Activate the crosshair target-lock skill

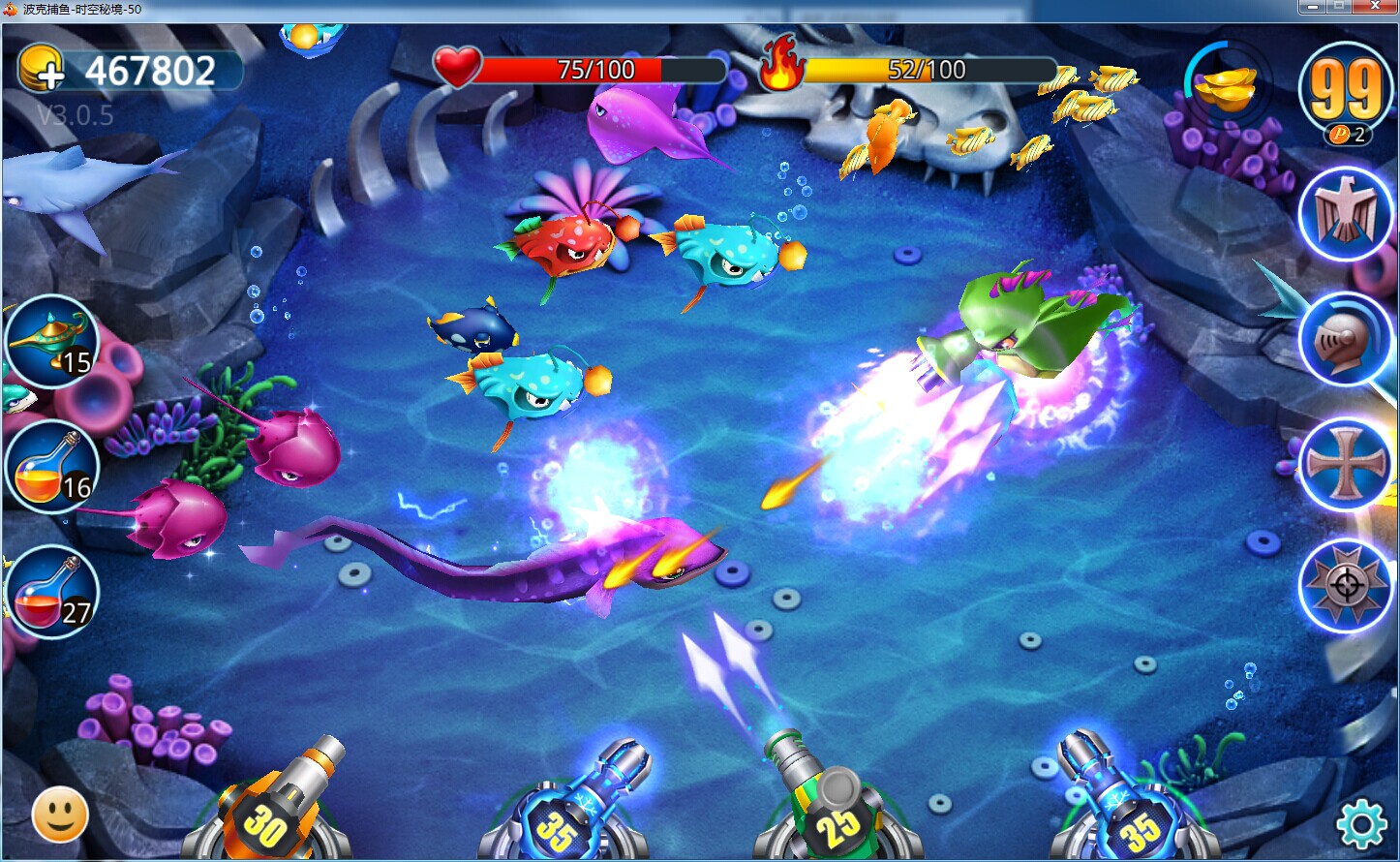(x=1345, y=586)
